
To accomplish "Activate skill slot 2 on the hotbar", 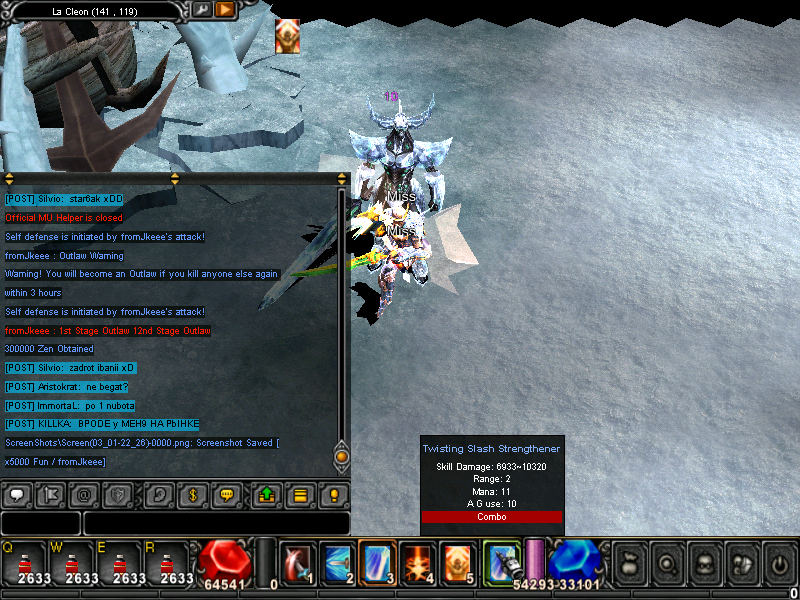I will (338, 562).
